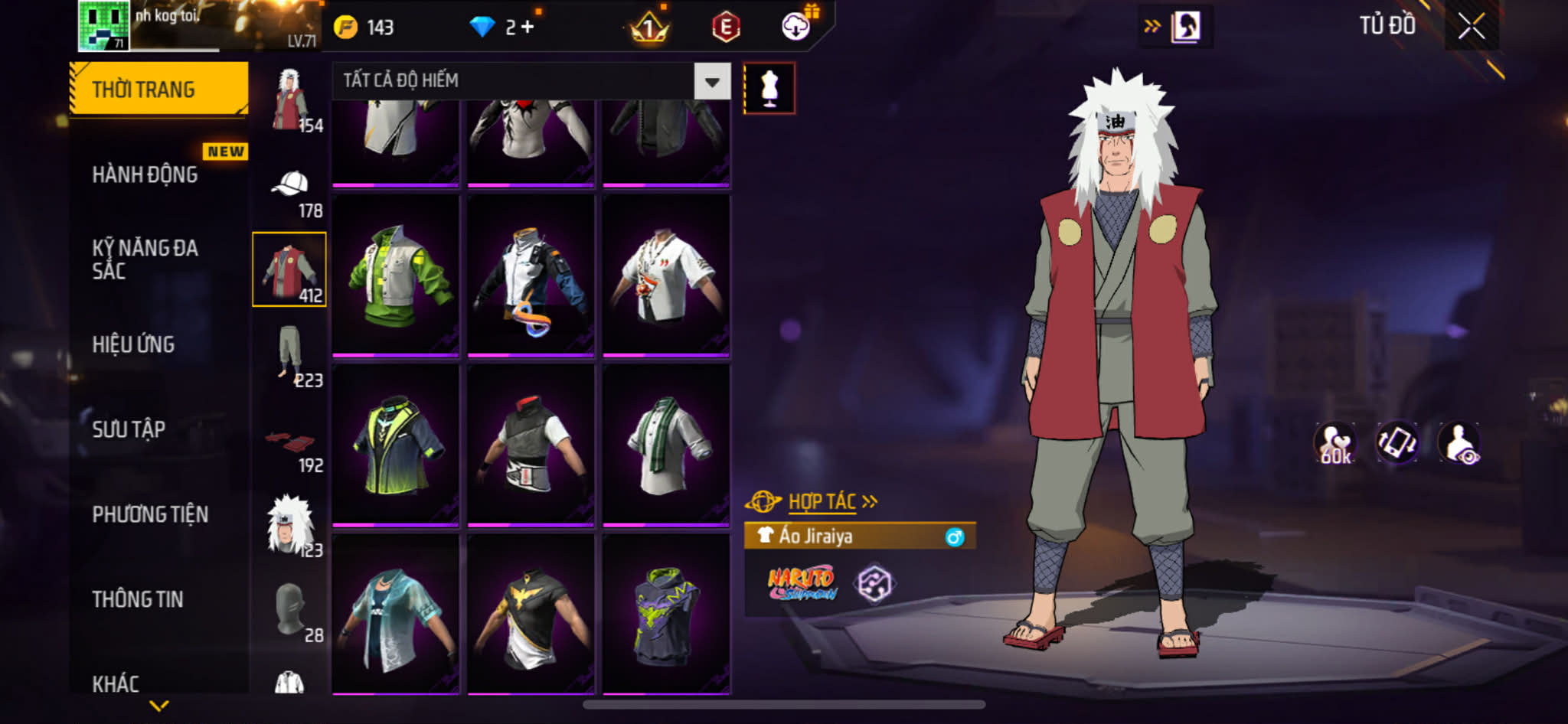Add diamonds with the plus button
The width and height of the screenshot is (1568, 724).
click(528, 28)
